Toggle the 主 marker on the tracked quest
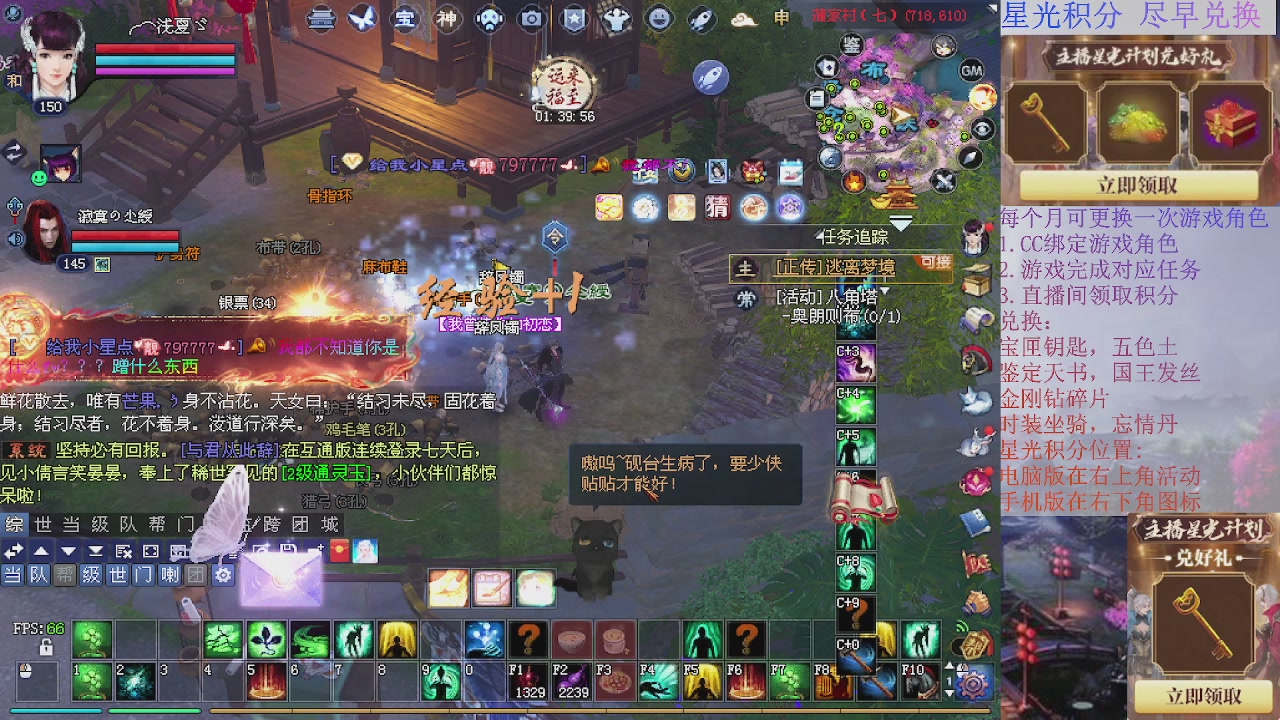 pyautogui.click(x=744, y=268)
